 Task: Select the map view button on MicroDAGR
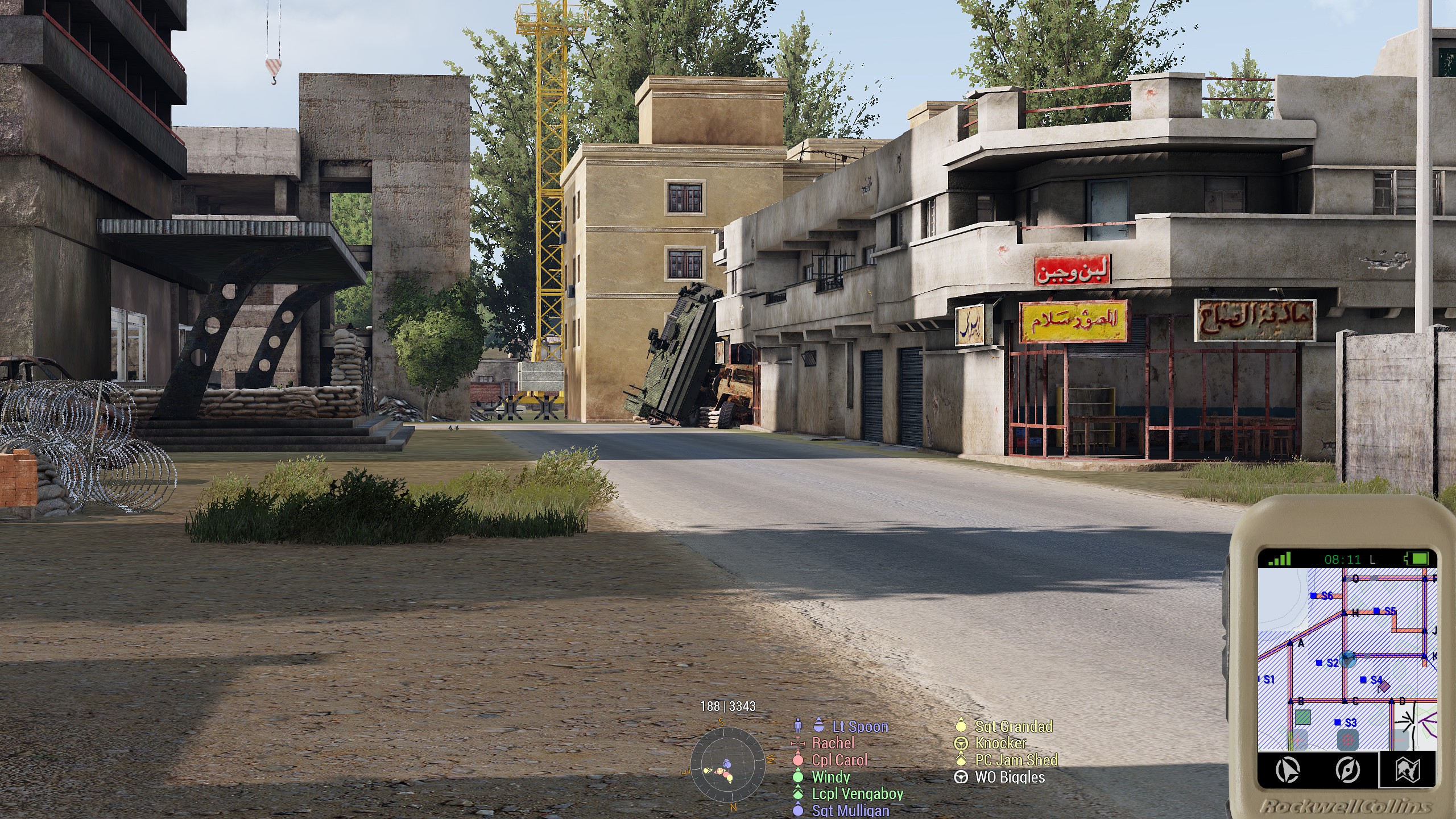point(1408,770)
